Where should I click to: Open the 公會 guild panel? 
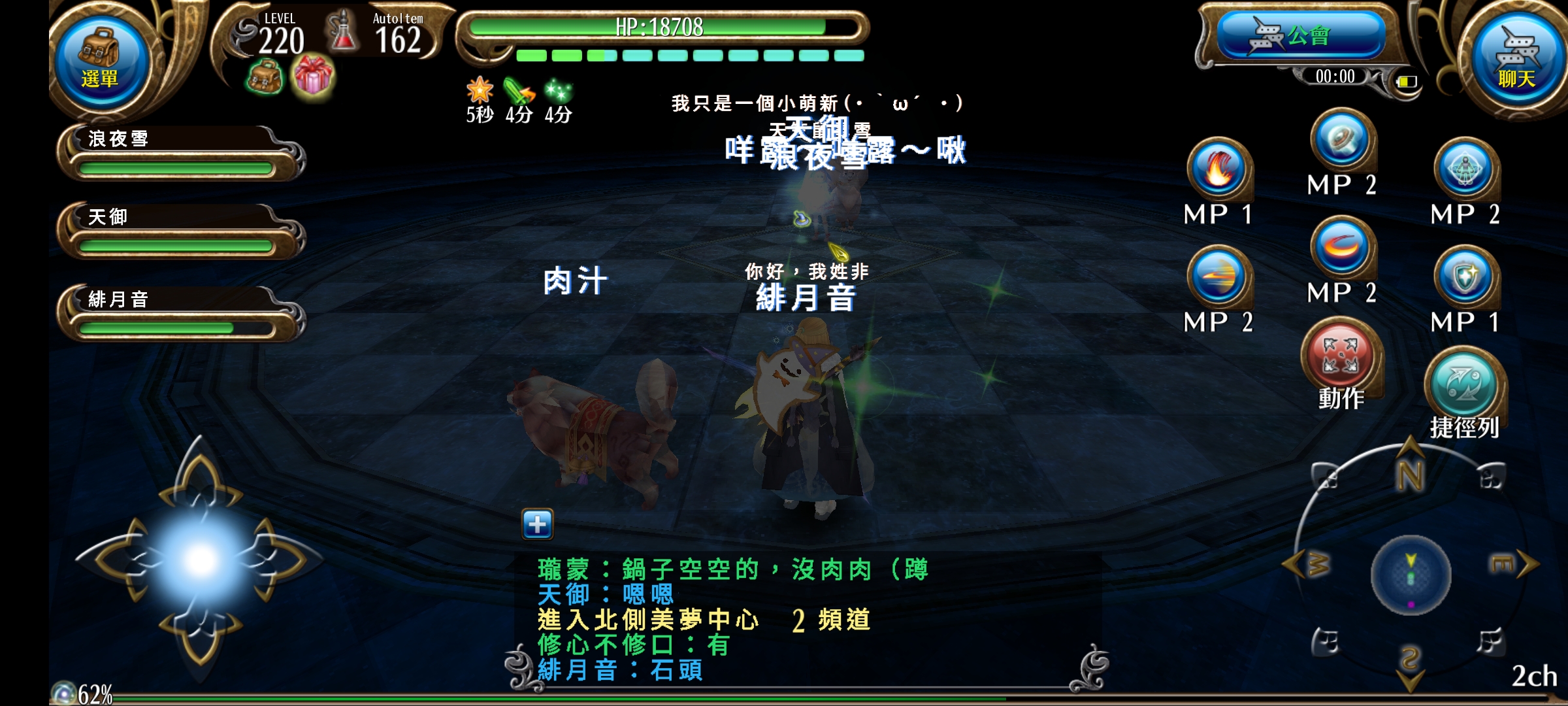point(1299,36)
